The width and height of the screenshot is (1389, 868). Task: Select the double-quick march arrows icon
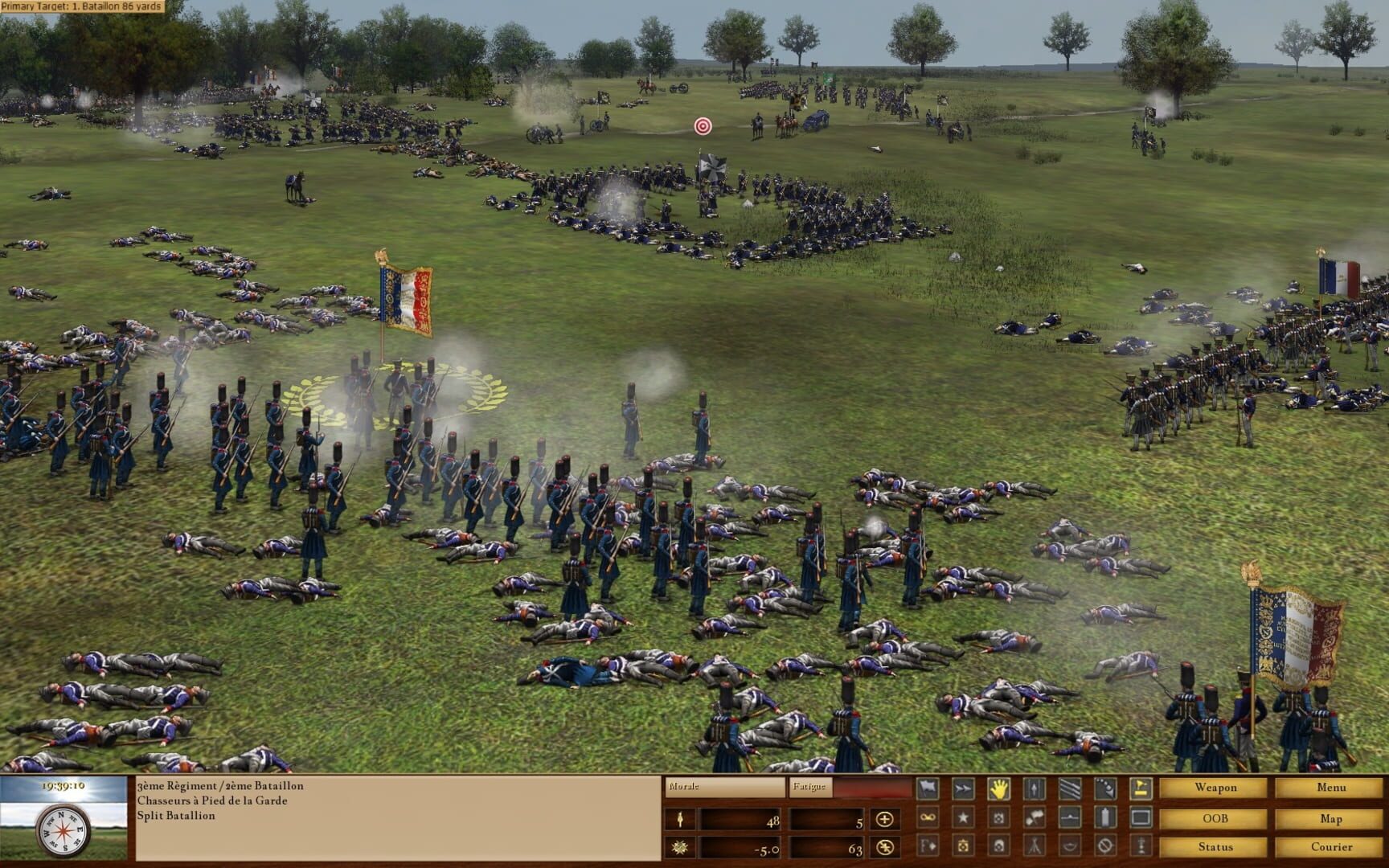click(x=962, y=788)
